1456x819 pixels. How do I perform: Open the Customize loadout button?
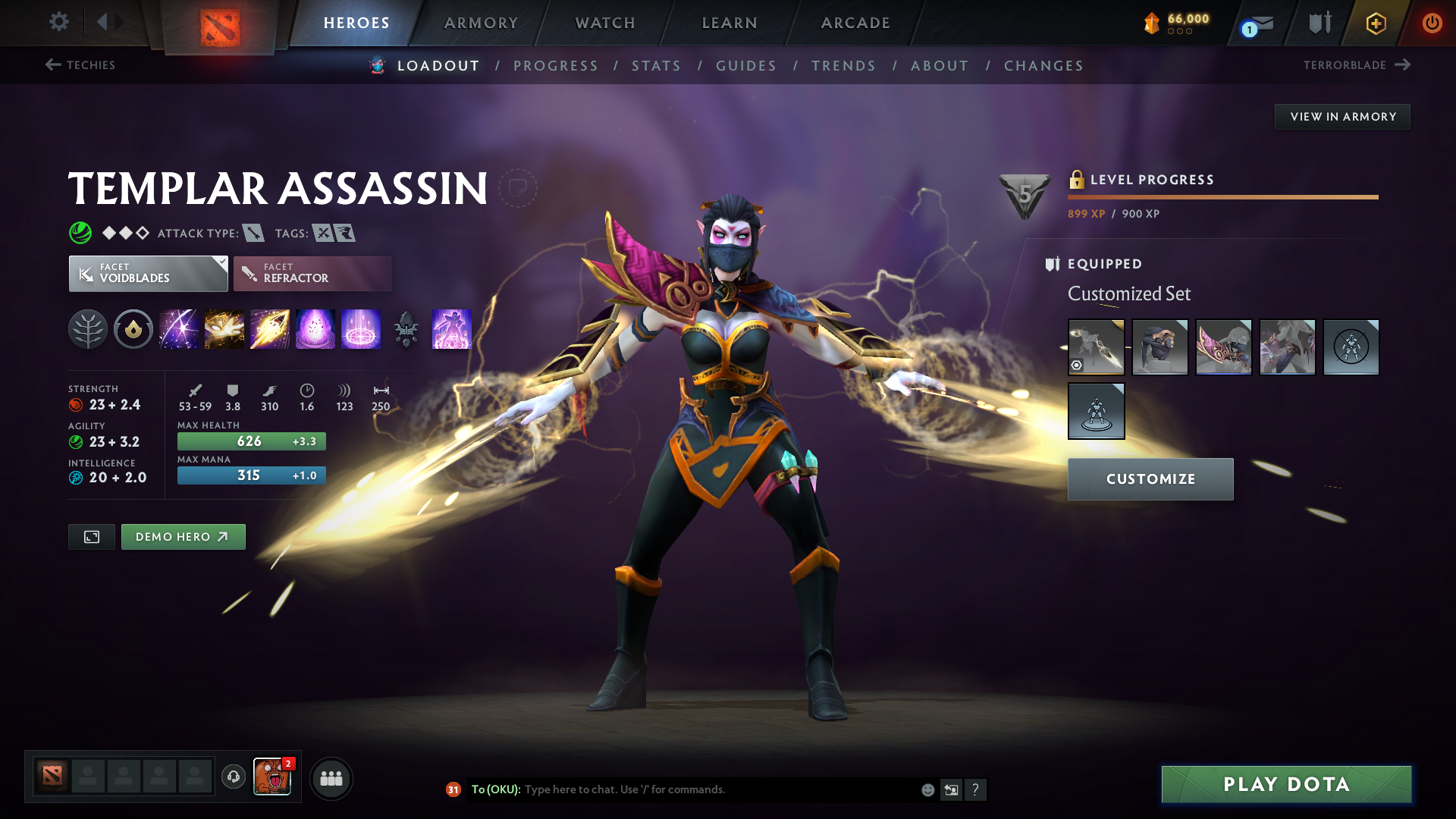point(1150,479)
